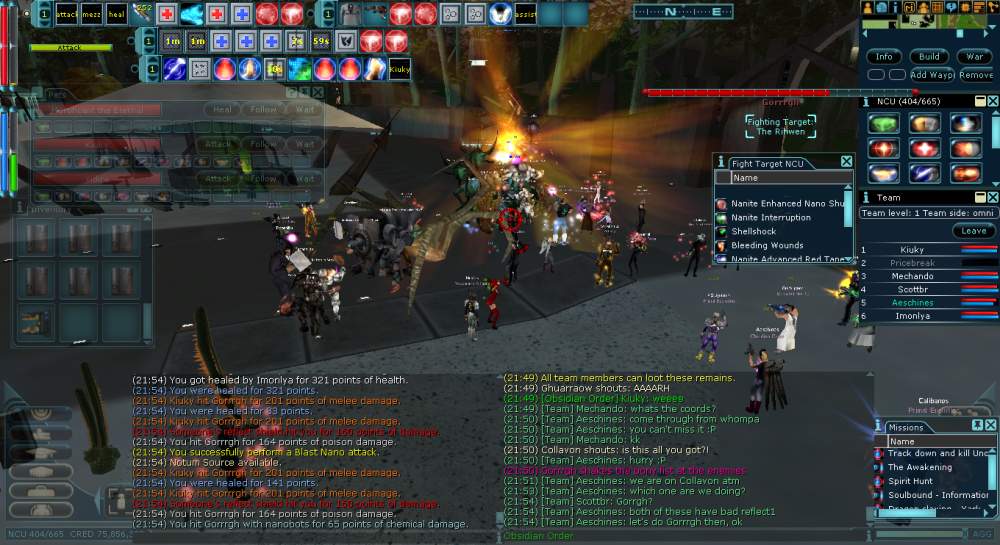This screenshot has width=1000, height=545.
Task: Minimize the Team window
Action: click(979, 197)
